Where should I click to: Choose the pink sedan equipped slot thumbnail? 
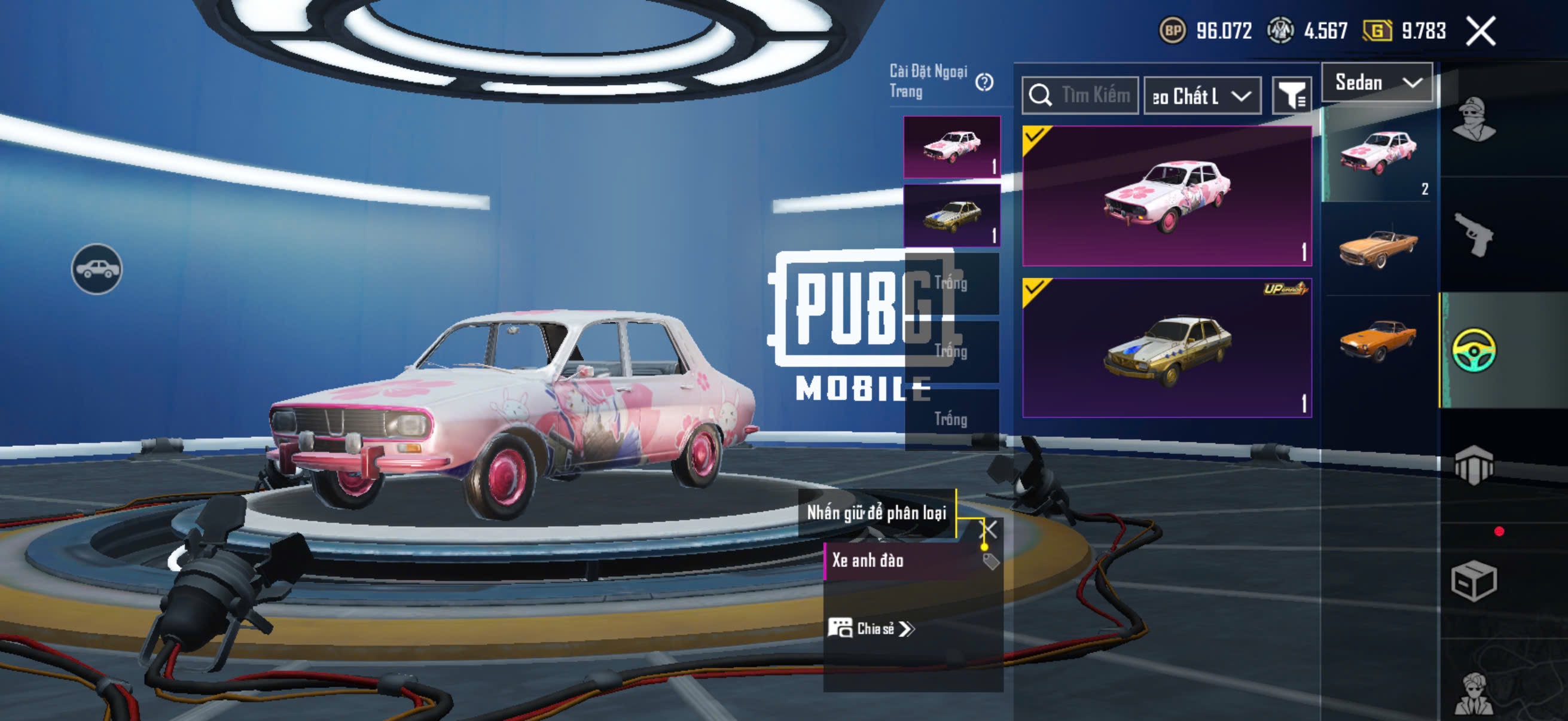[x=951, y=147]
